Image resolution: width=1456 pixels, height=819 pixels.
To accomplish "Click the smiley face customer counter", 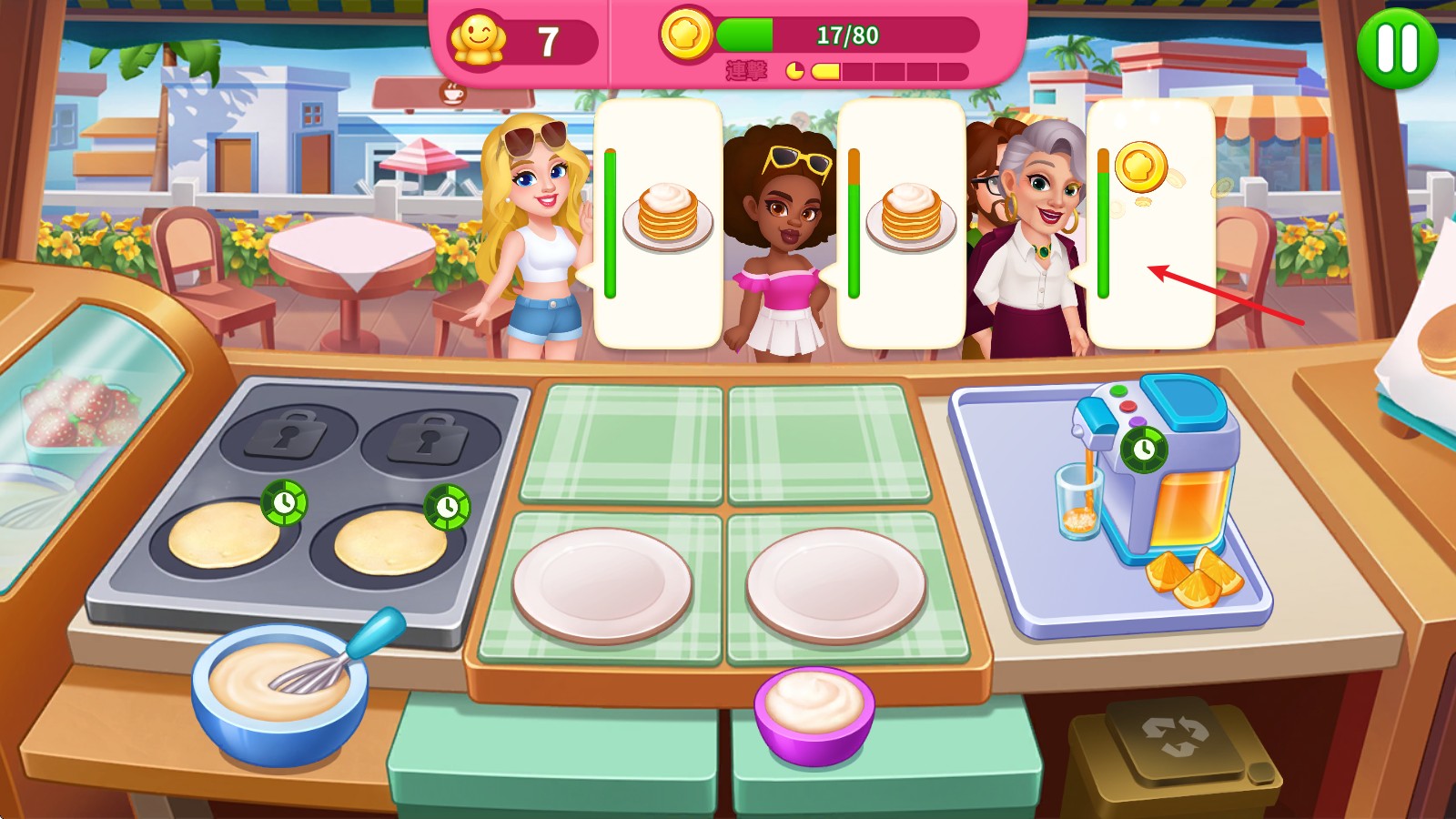I will click(x=480, y=36).
